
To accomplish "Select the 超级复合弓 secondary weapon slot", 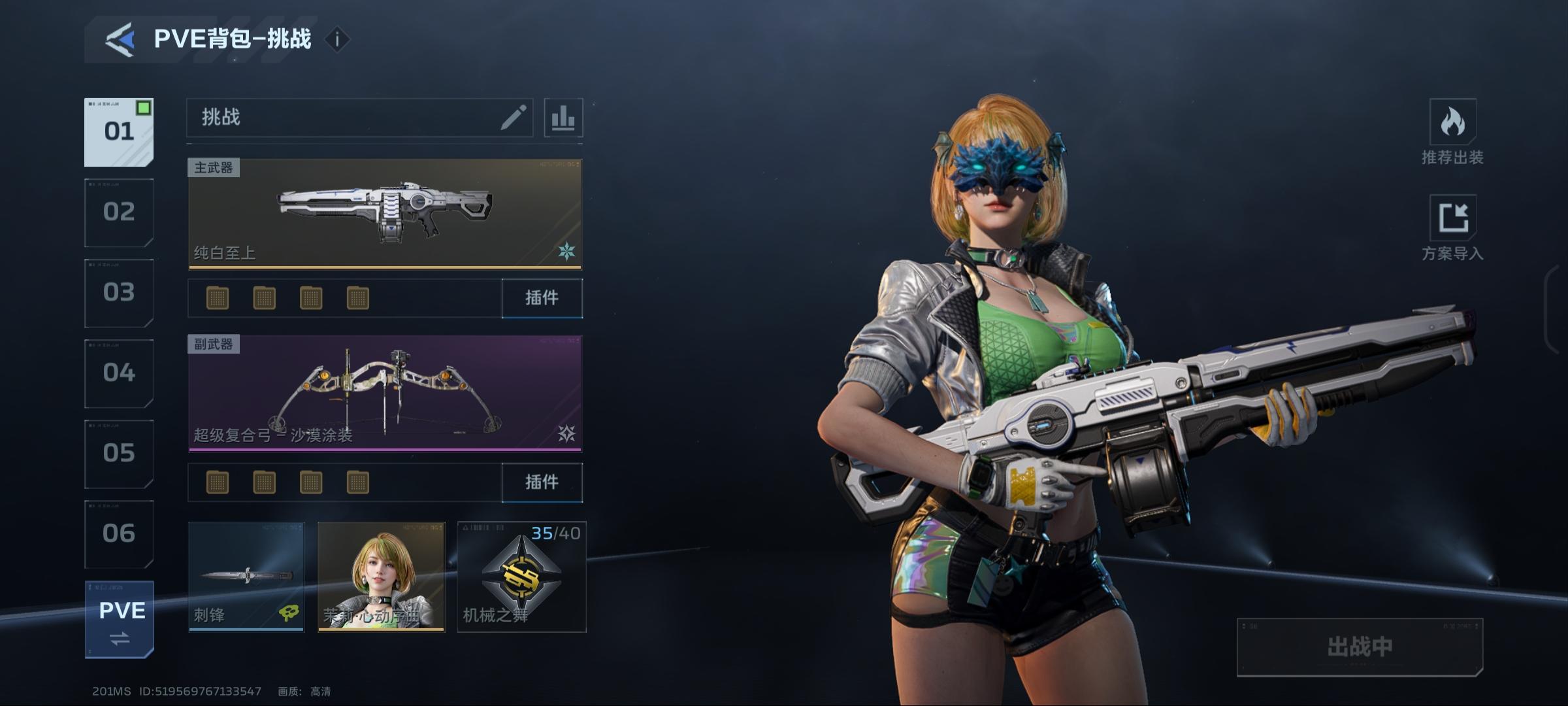I will (385, 394).
